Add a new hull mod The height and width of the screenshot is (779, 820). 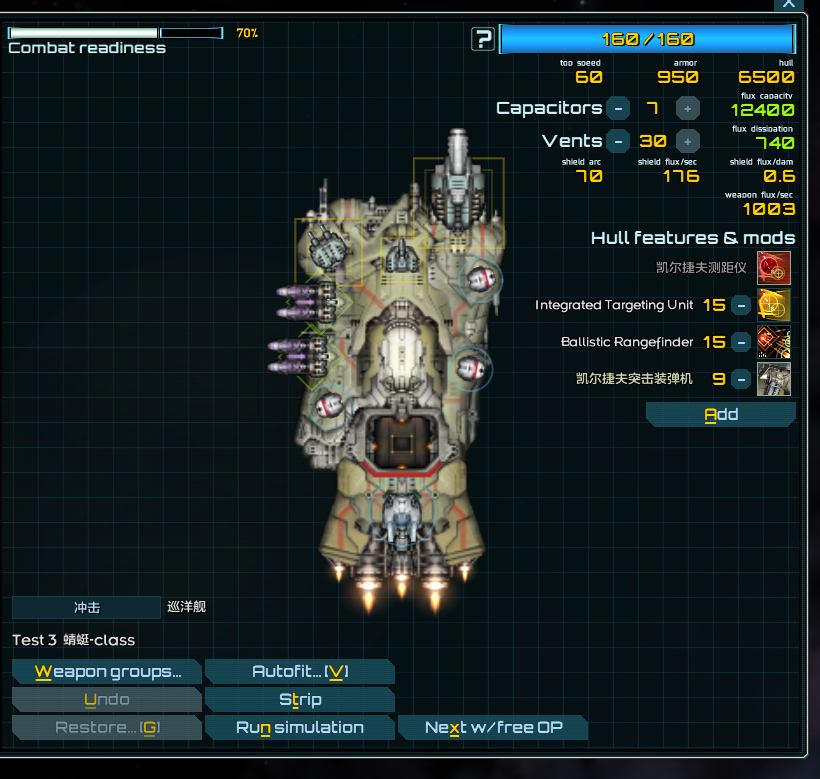(x=720, y=415)
